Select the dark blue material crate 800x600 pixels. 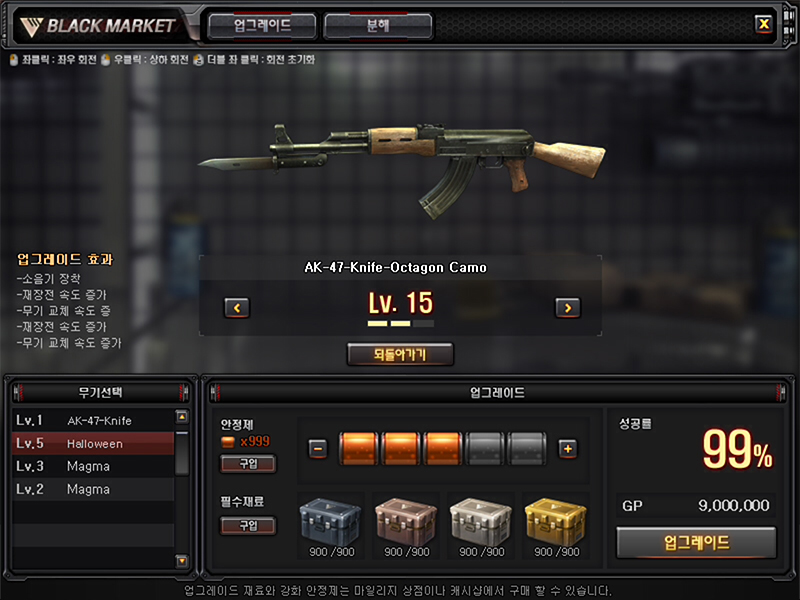(329, 520)
